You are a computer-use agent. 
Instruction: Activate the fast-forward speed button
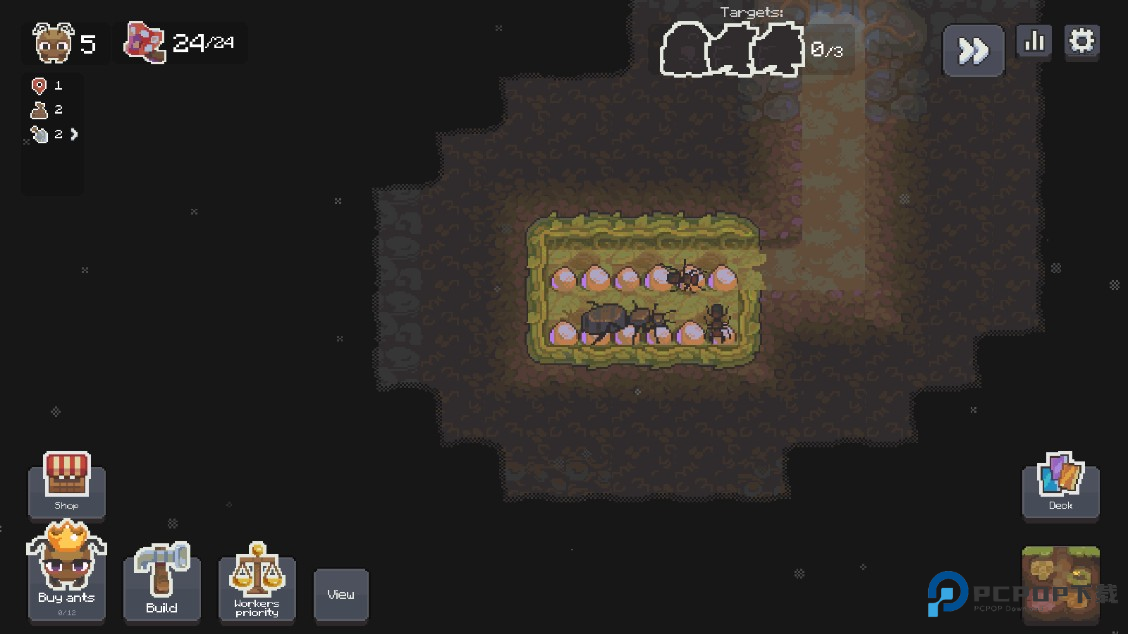click(973, 51)
